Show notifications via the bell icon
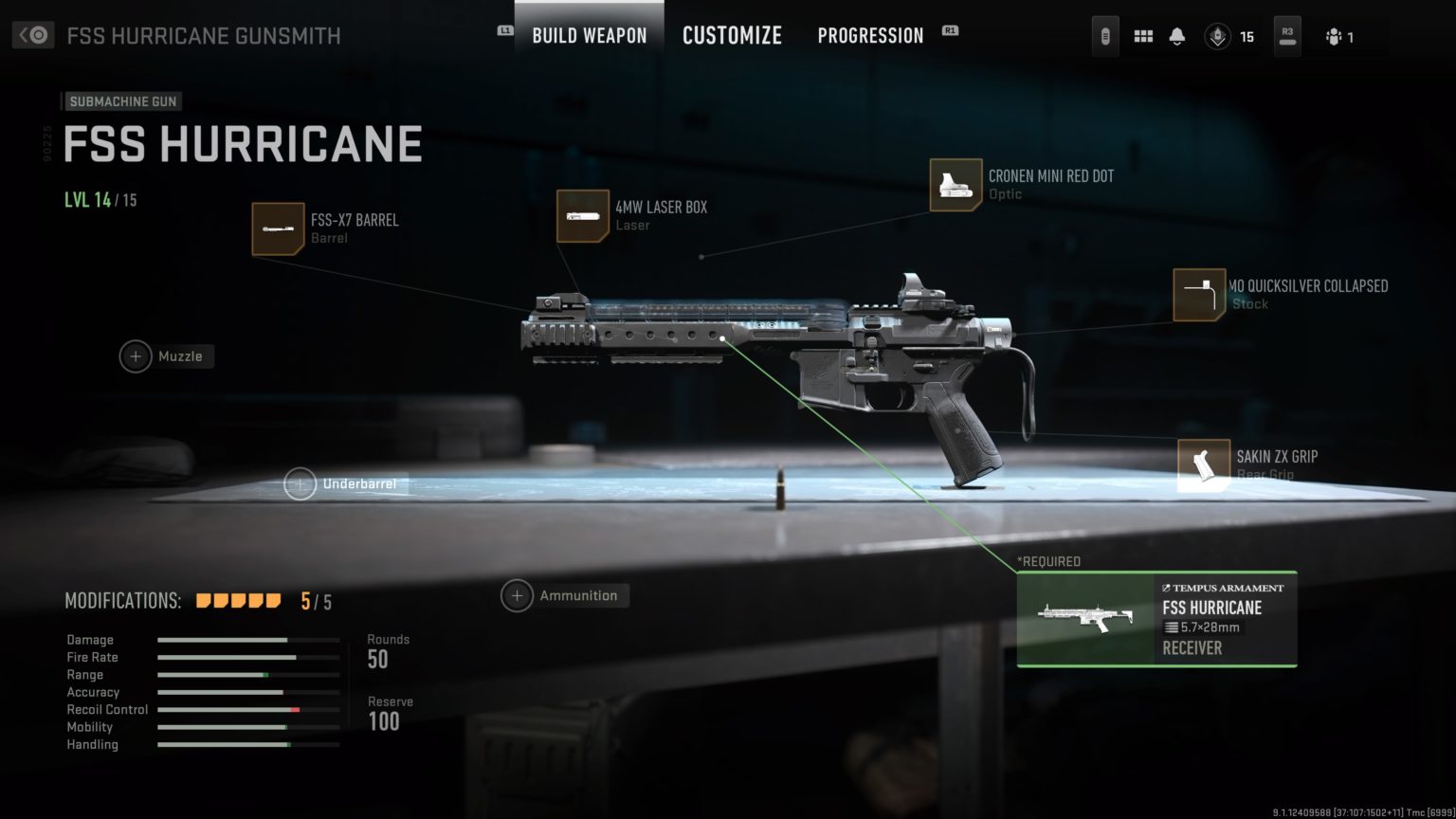The image size is (1456, 819). (x=1176, y=36)
